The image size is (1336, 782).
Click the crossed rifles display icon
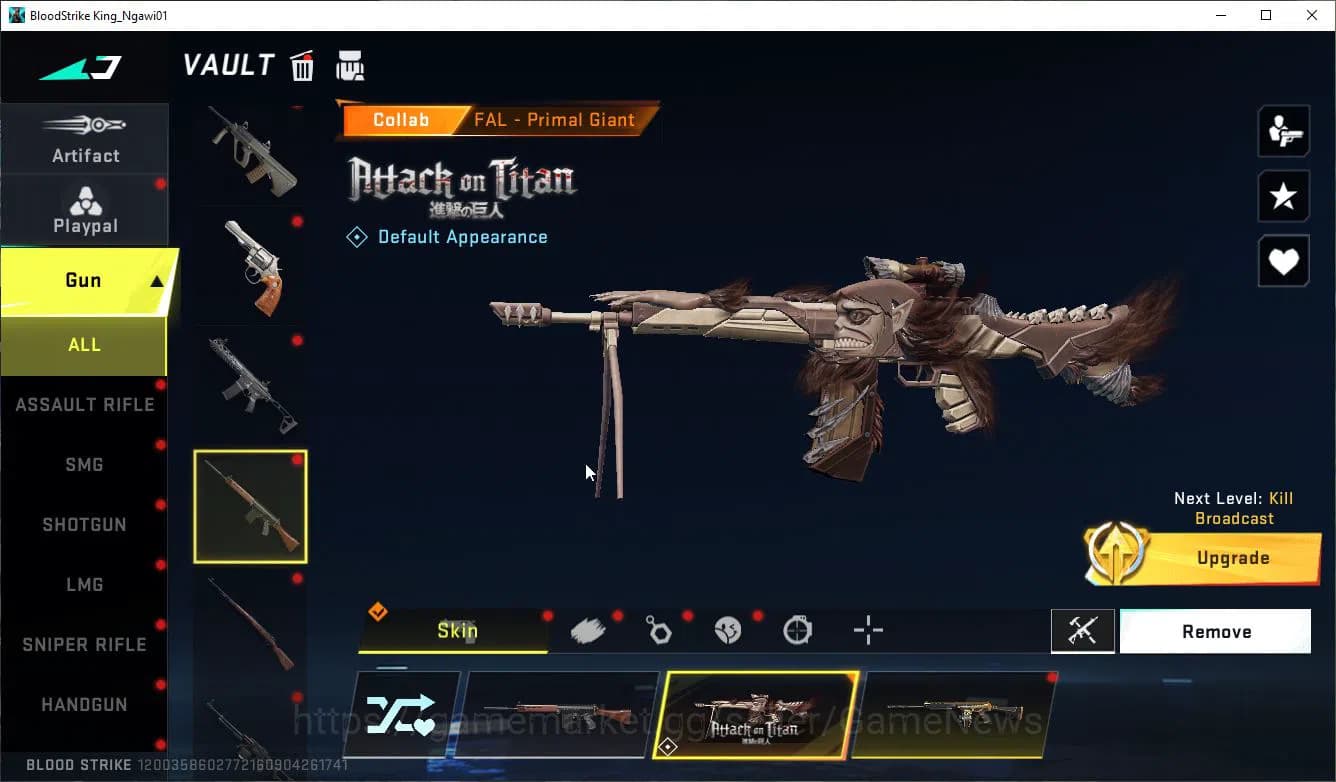(x=1083, y=630)
